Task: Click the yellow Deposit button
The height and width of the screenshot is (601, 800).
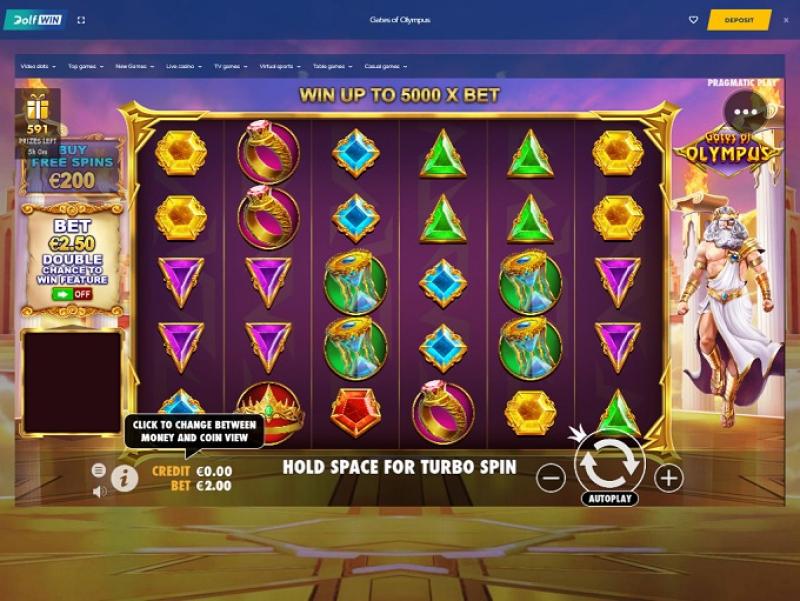Action: [739, 20]
